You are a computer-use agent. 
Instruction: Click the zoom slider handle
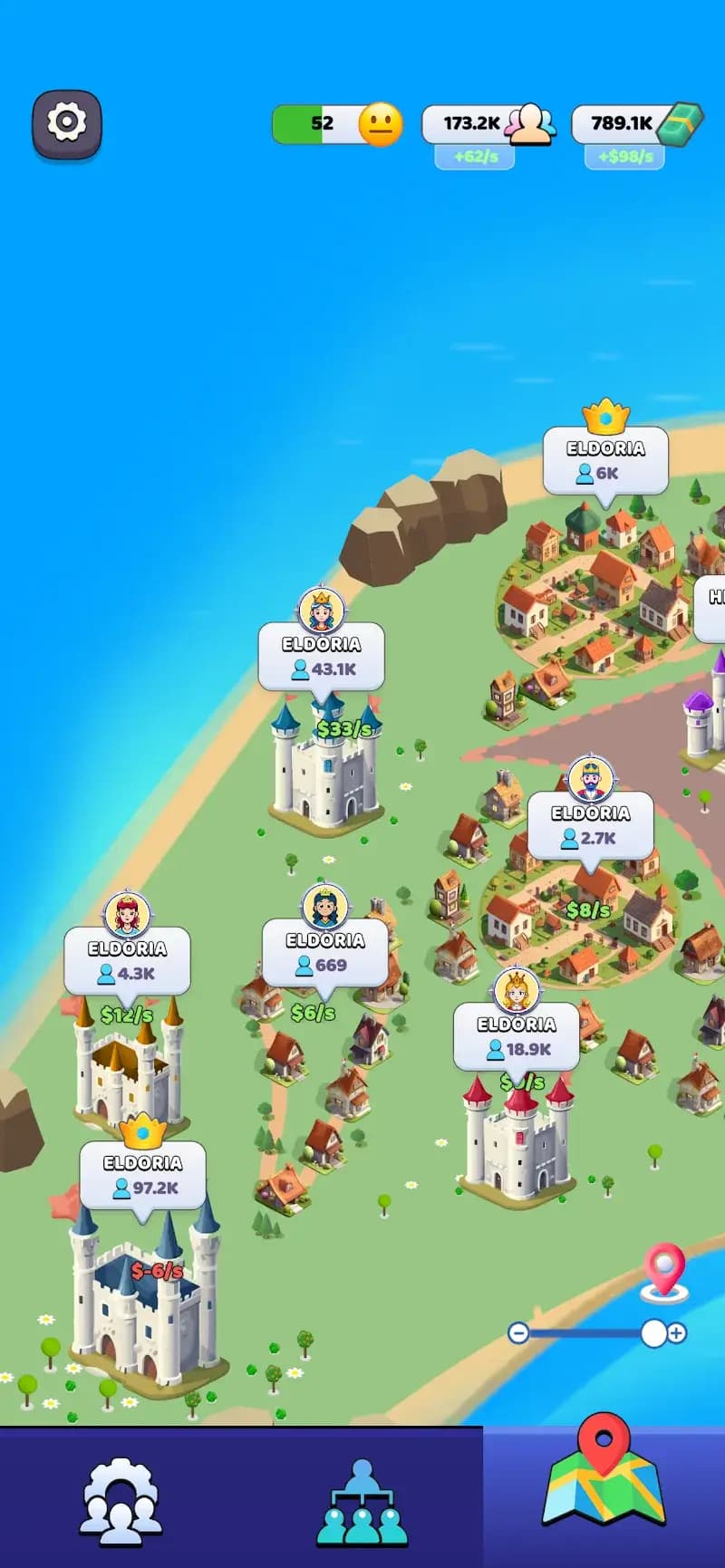pos(652,1332)
